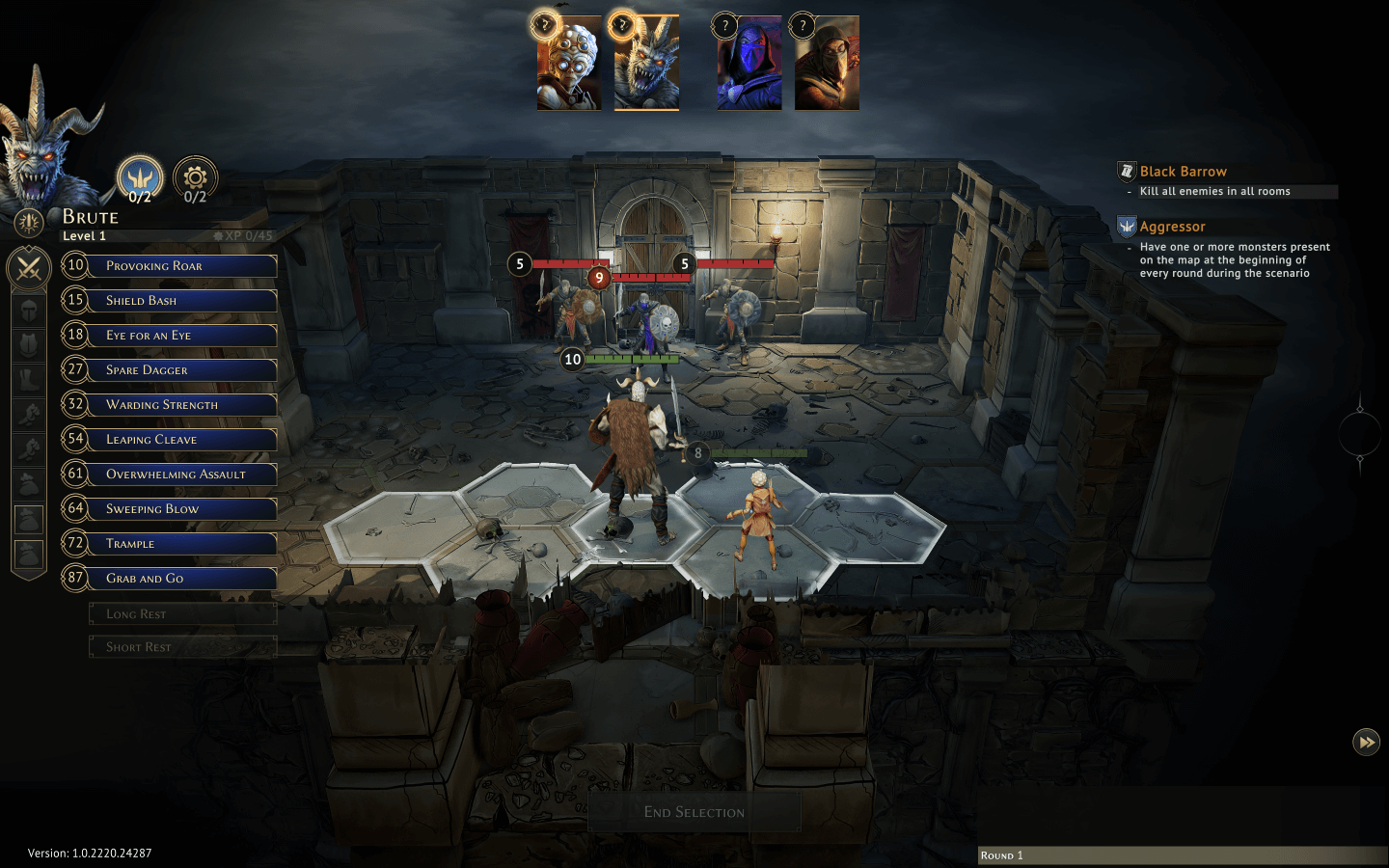Select the Spare Dagger card

183,370
